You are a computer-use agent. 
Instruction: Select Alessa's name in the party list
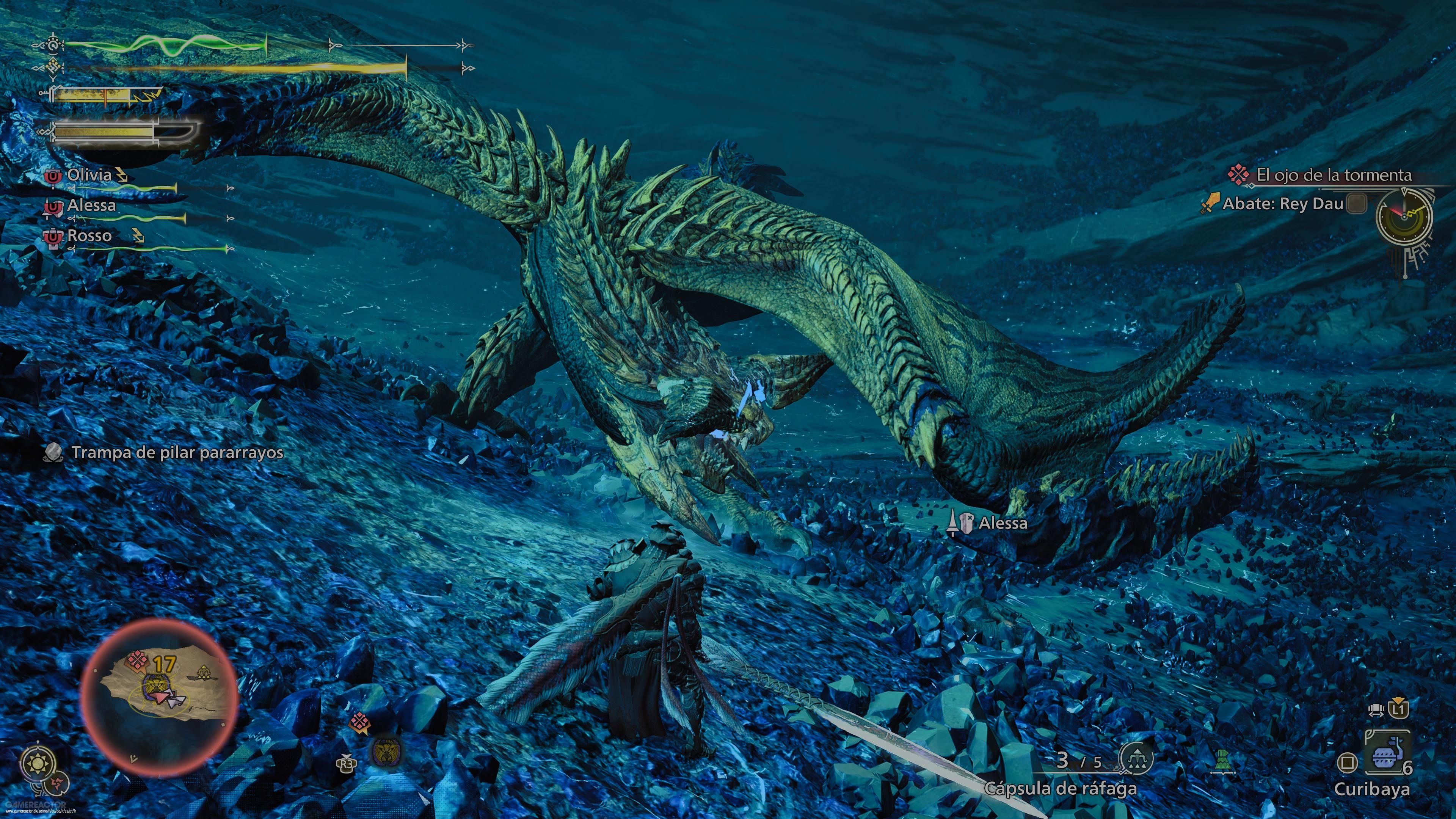tap(91, 205)
